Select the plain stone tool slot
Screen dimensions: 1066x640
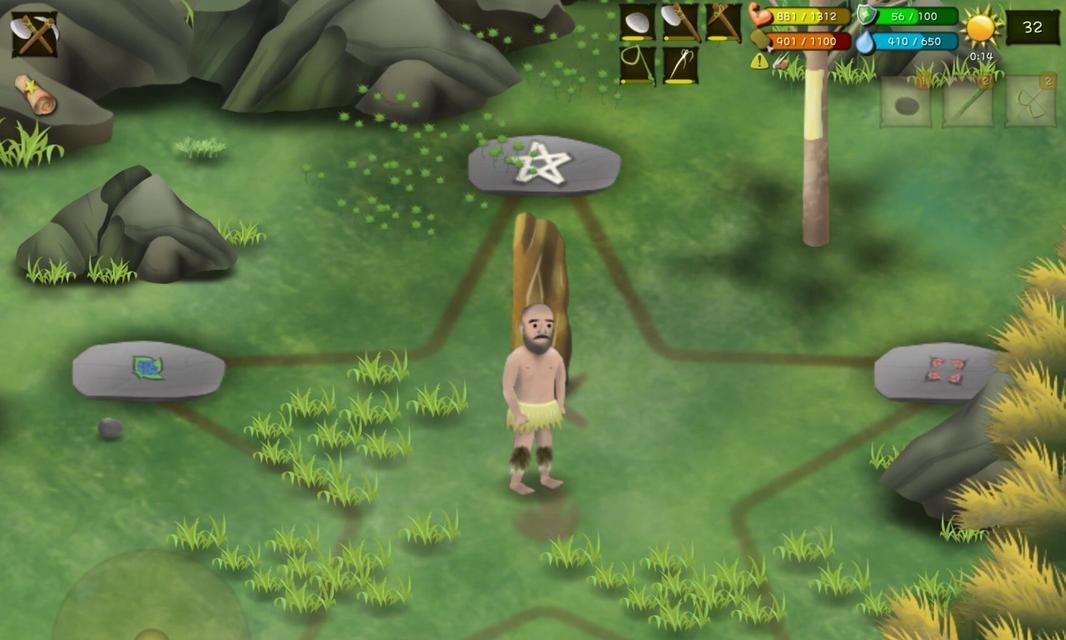[637, 22]
